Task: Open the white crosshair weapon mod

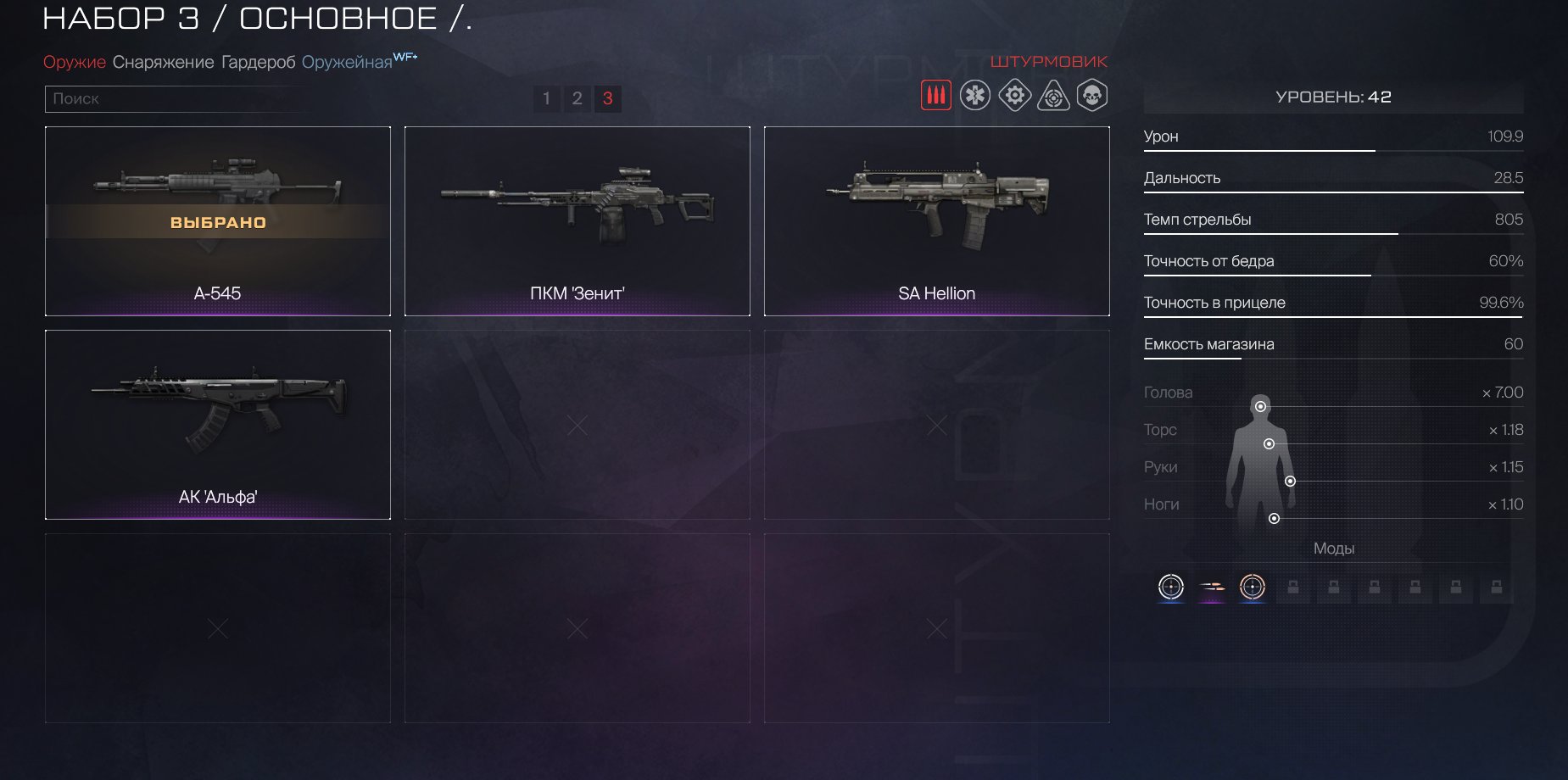Action: [1171, 587]
